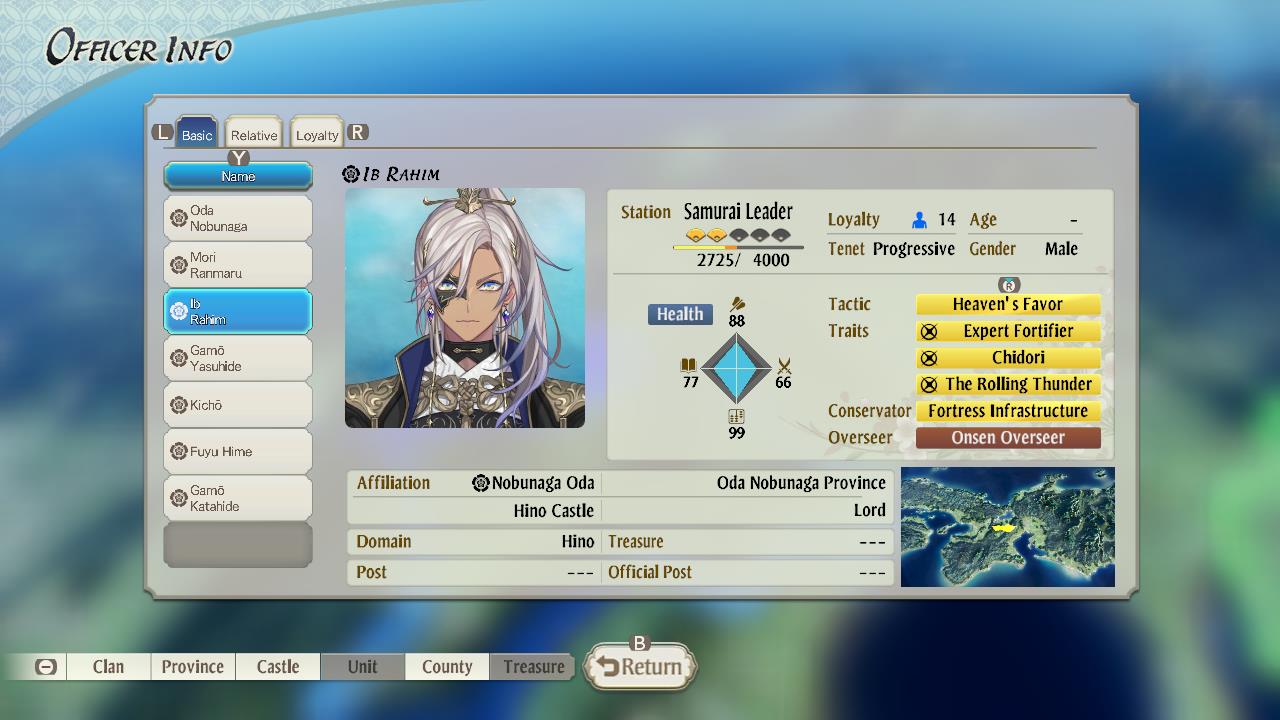Open the Name sort option under the Y prompt

pos(237,175)
